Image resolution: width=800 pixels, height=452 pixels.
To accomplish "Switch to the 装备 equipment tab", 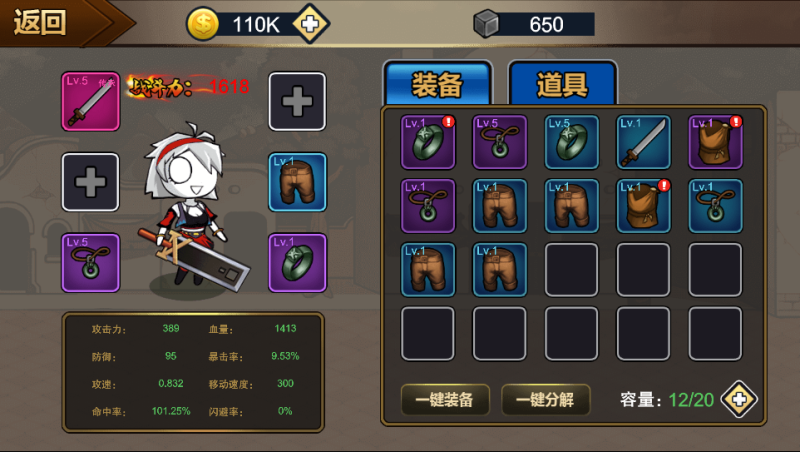I will pos(437,85).
